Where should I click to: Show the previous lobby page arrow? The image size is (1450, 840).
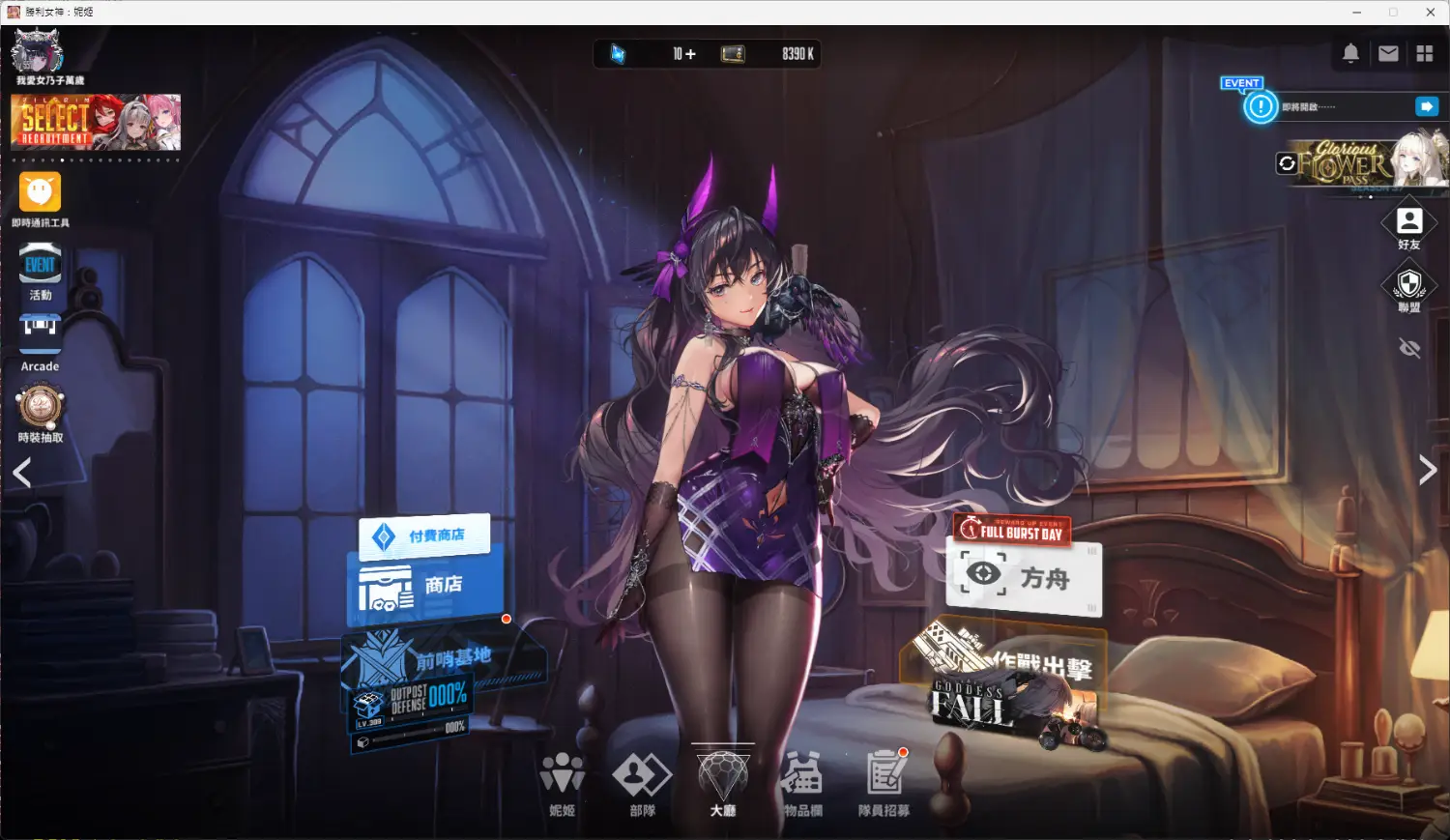pos(22,473)
